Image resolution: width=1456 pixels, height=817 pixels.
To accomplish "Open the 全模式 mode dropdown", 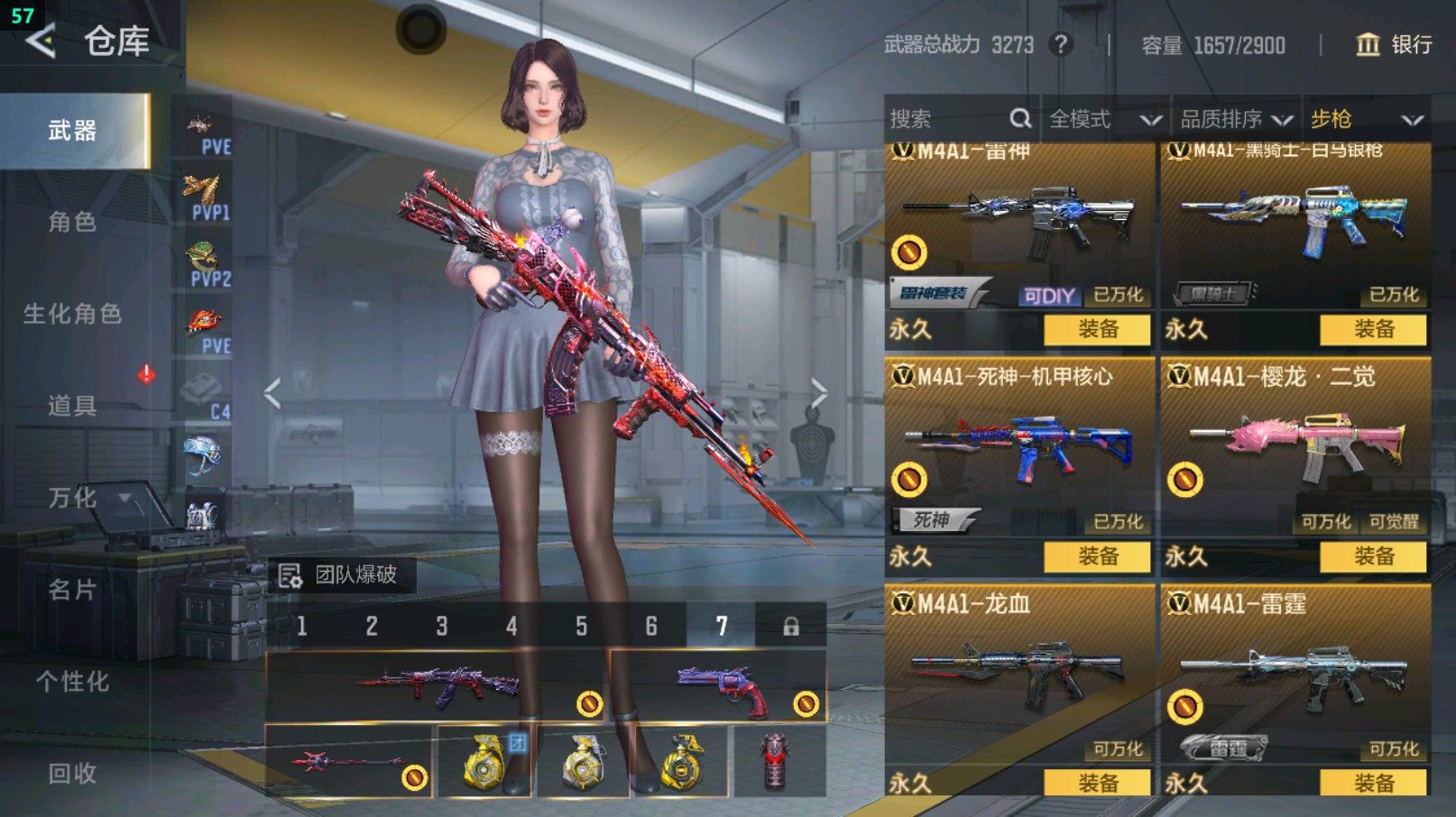I will click(1104, 119).
